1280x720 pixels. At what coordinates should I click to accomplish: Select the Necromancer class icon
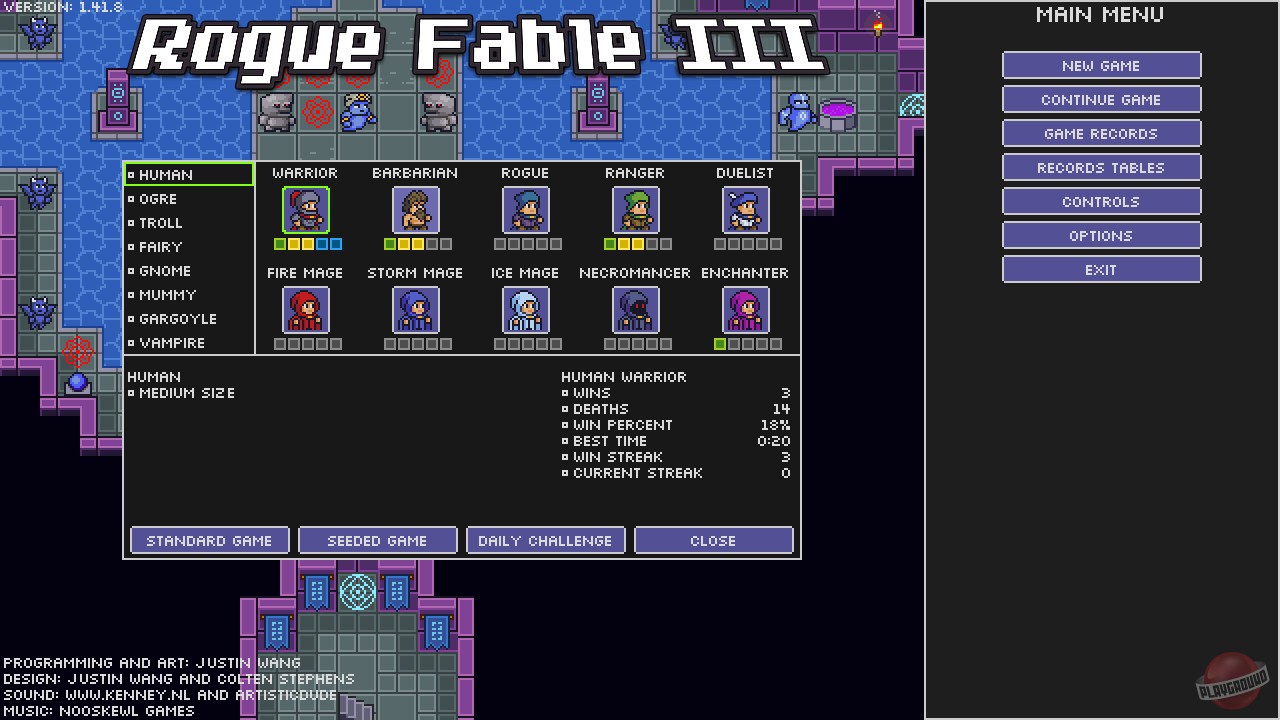[x=635, y=310]
